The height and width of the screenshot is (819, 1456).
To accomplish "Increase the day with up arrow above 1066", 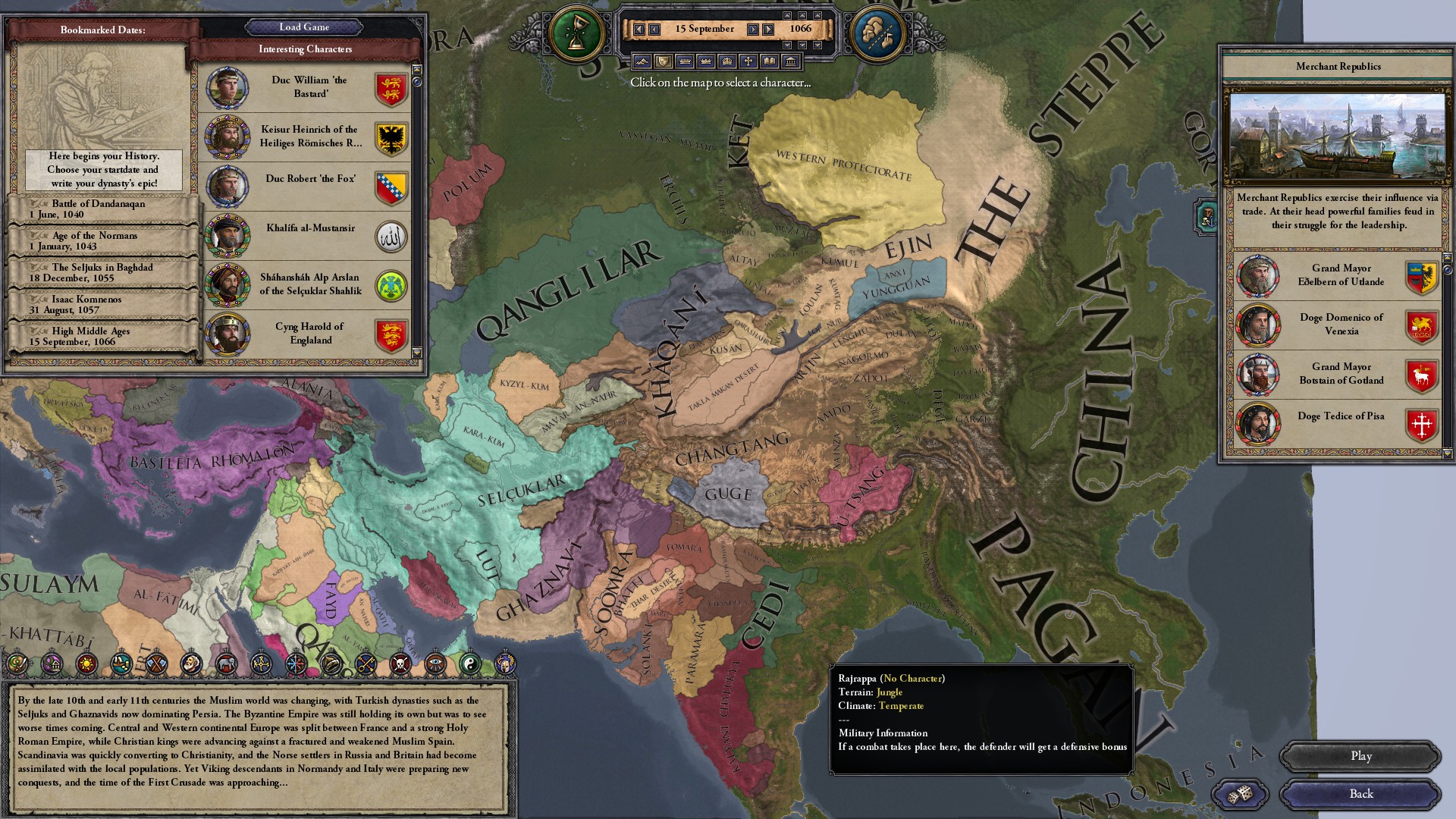I will tap(803, 16).
